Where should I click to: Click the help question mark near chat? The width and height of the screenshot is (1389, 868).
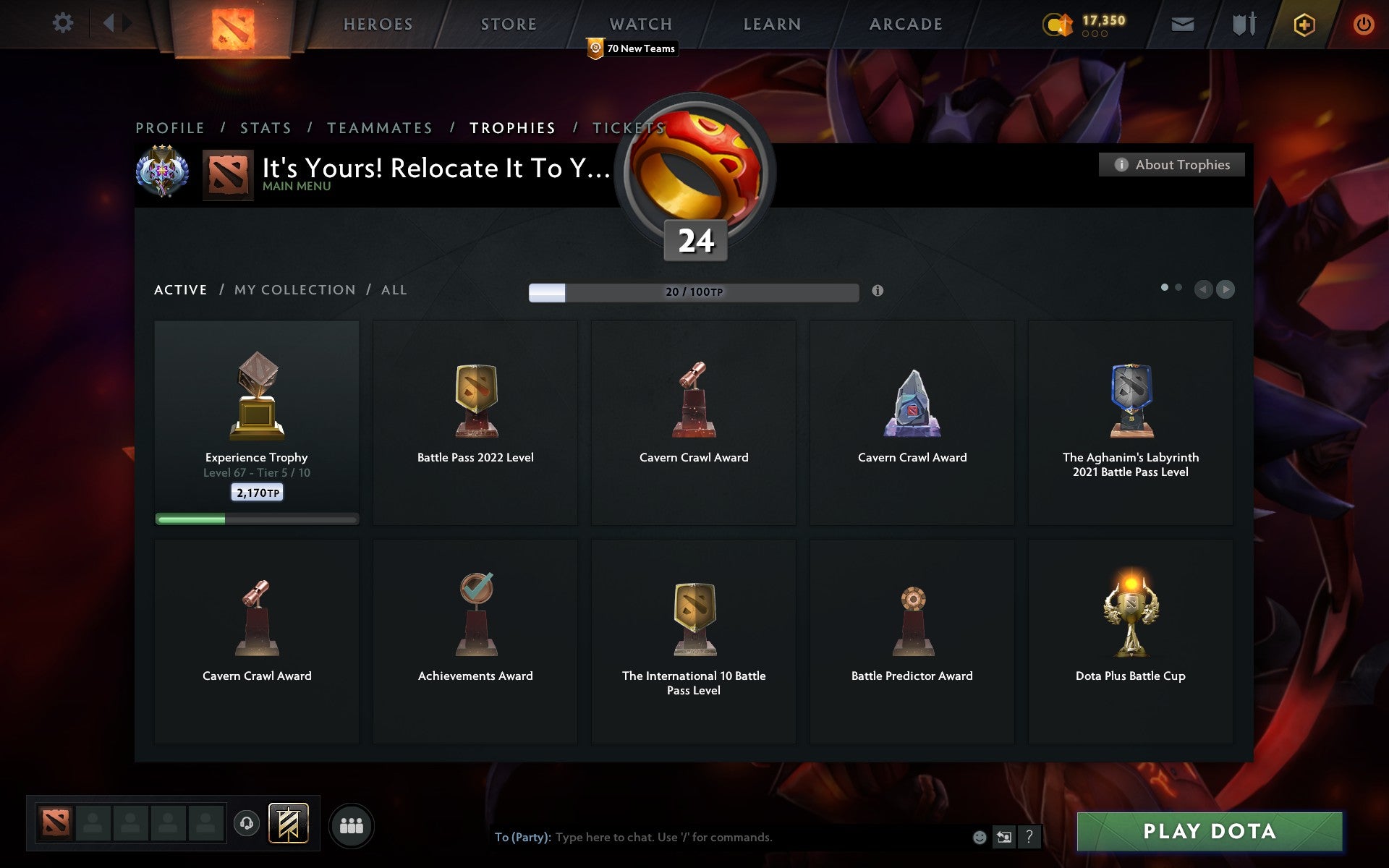coord(1029,838)
